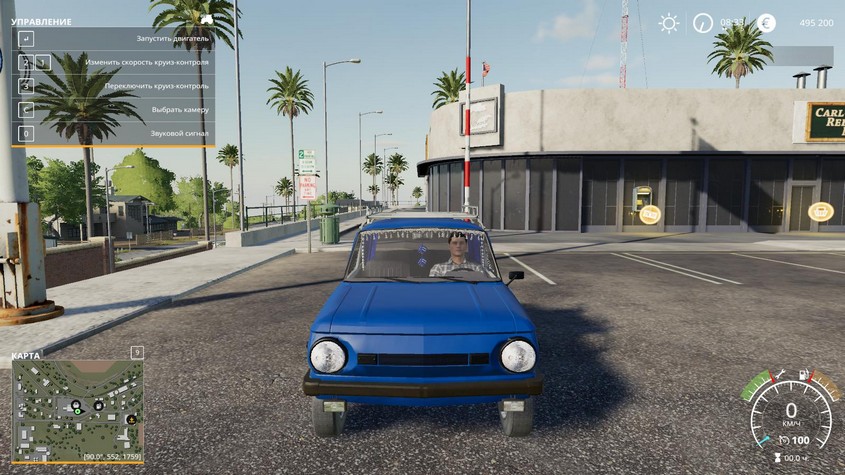Select the euro money icon
The width and height of the screenshot is (845, 475).
point(766,23)
